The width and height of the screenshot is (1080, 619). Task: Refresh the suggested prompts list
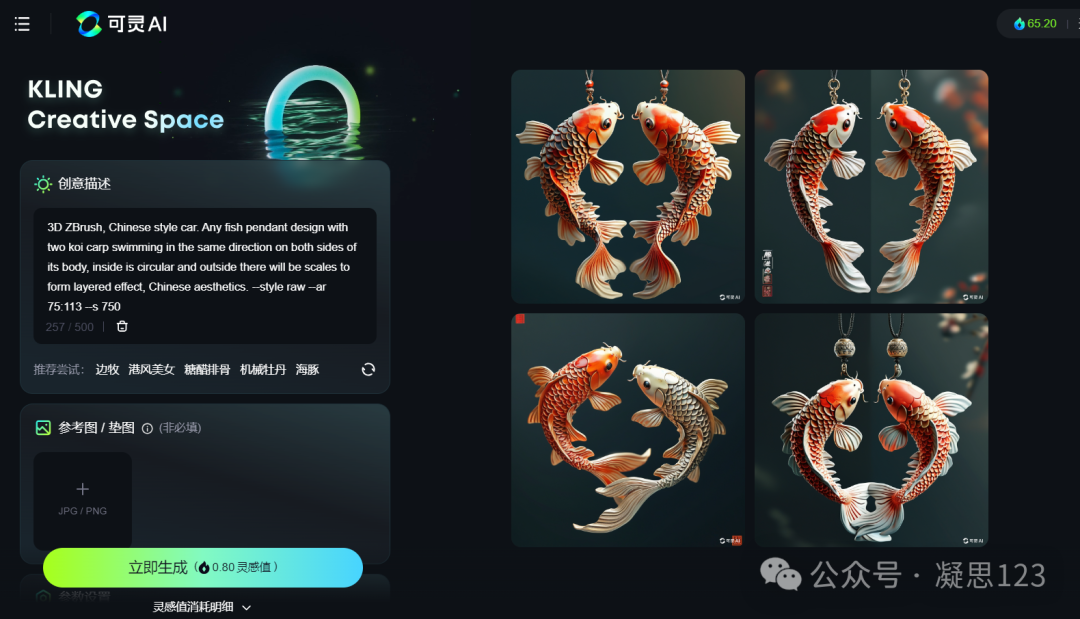click(x=368, y=370)
